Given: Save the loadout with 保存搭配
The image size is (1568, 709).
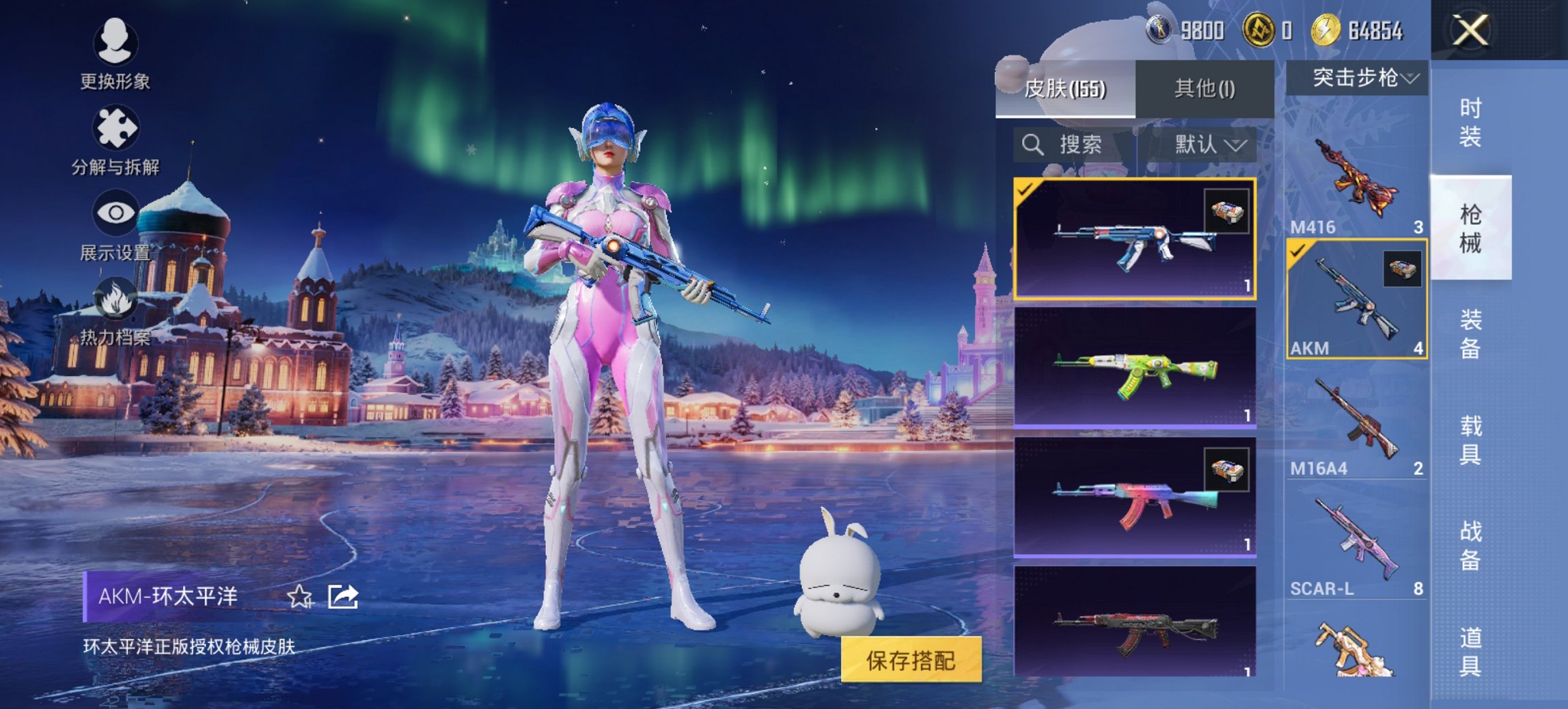Looking at the screenshot, I should coord(911,660).
